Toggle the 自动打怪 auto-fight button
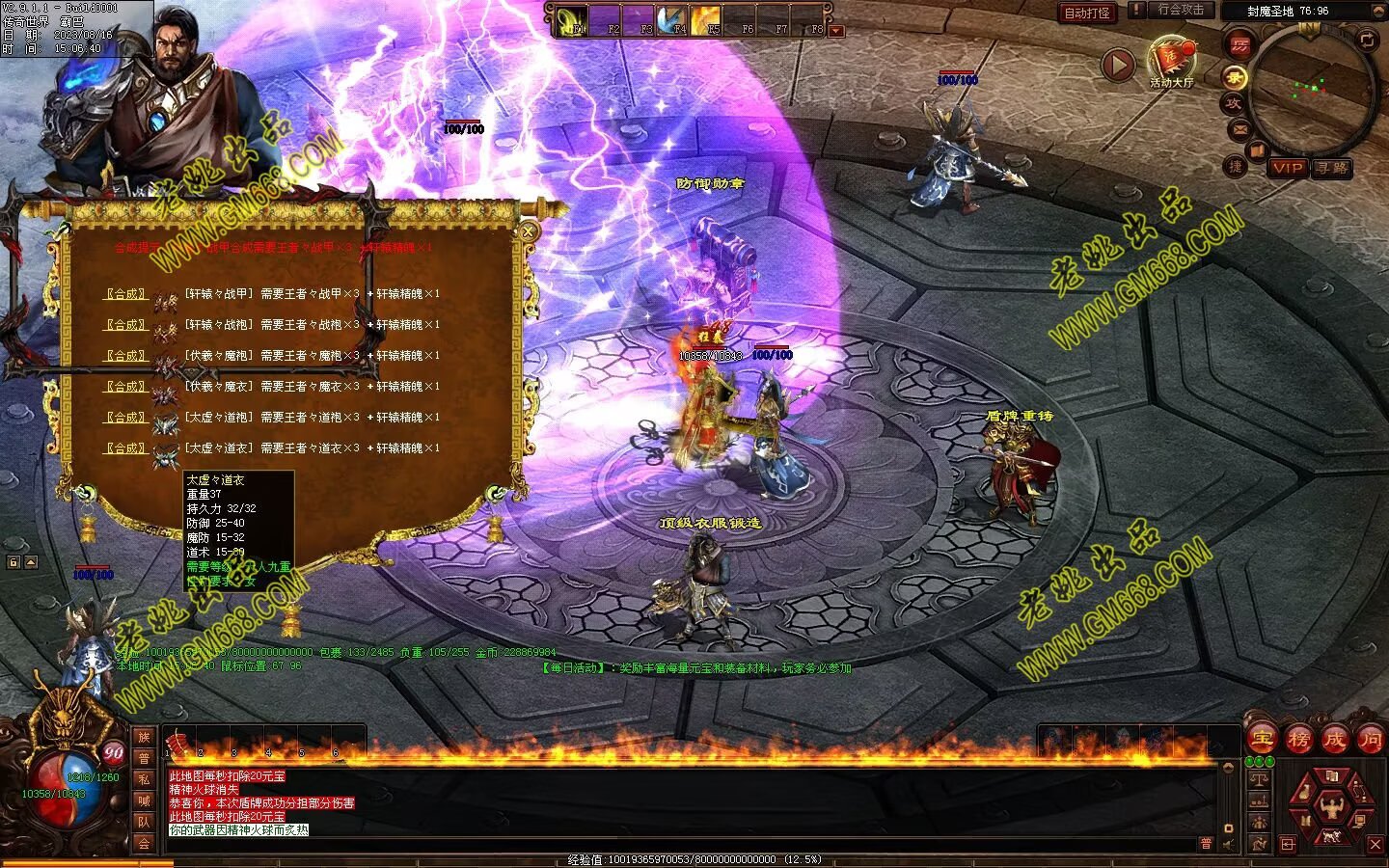The height and width of the screenshot is (868, 1389). [x=1087, y=13]
